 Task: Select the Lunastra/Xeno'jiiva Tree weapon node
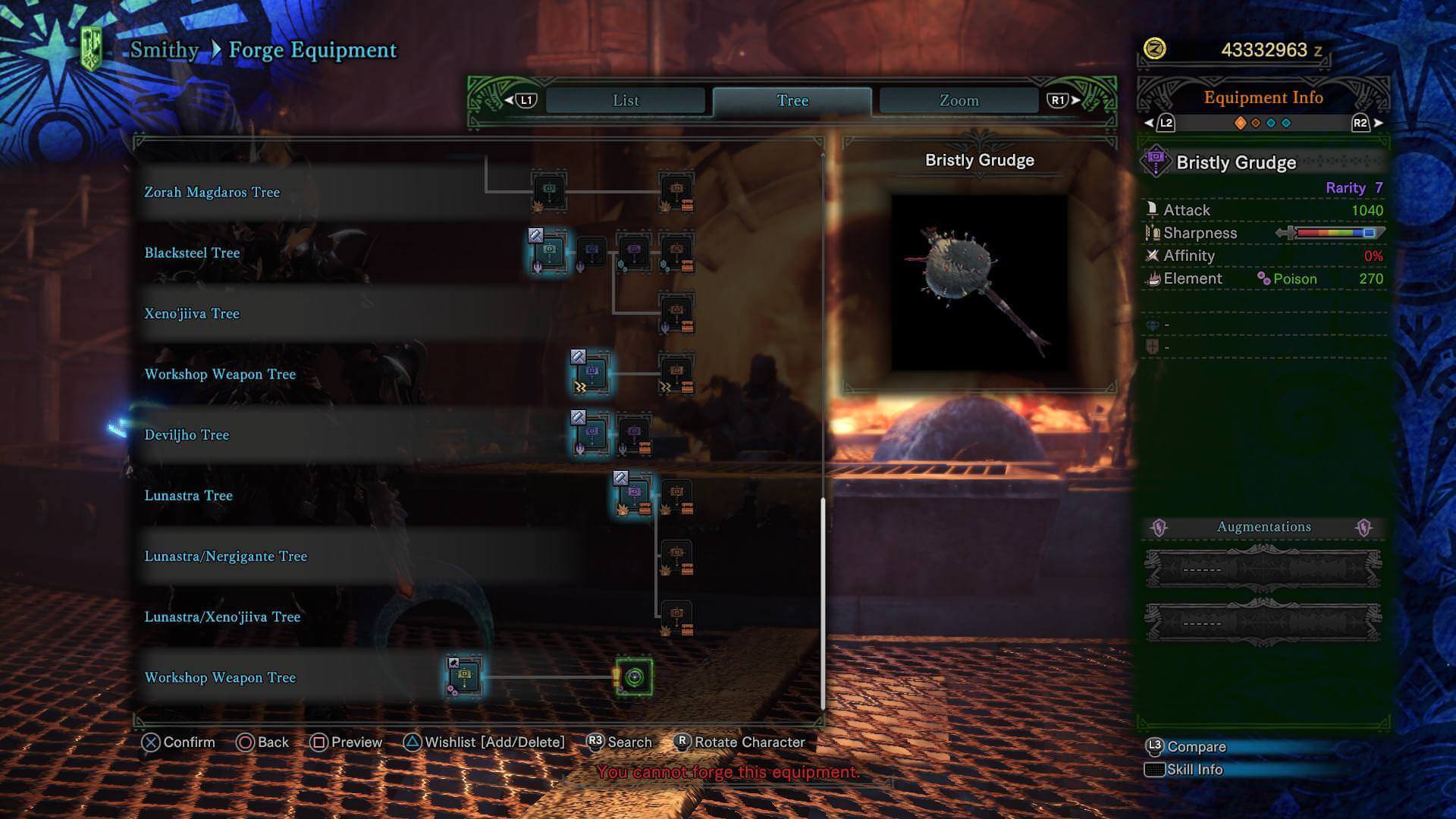[676, 617]
